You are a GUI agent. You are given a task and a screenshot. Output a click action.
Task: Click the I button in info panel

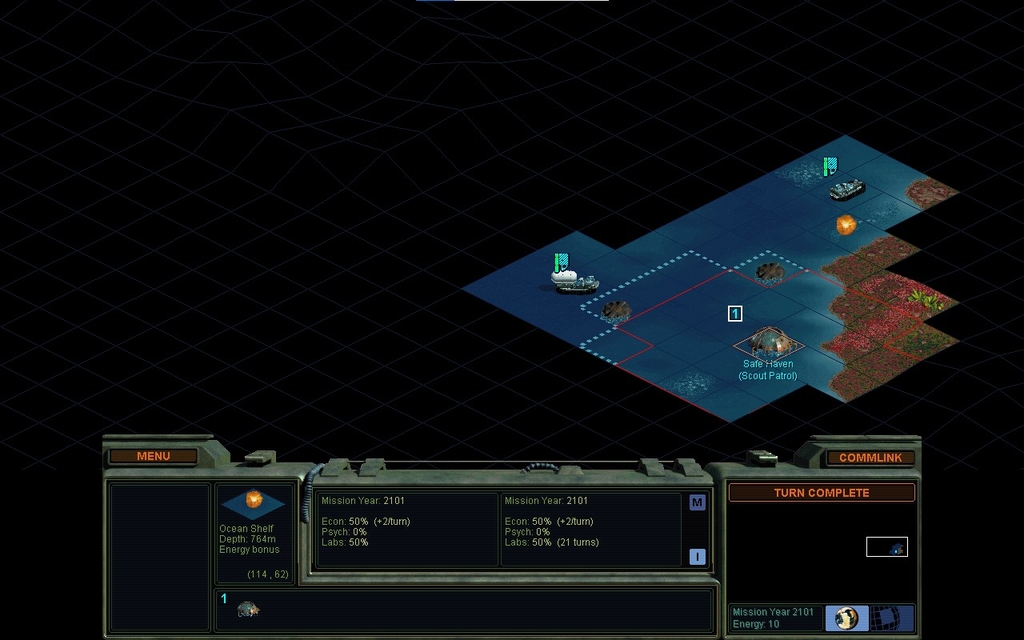coord(697,557)
